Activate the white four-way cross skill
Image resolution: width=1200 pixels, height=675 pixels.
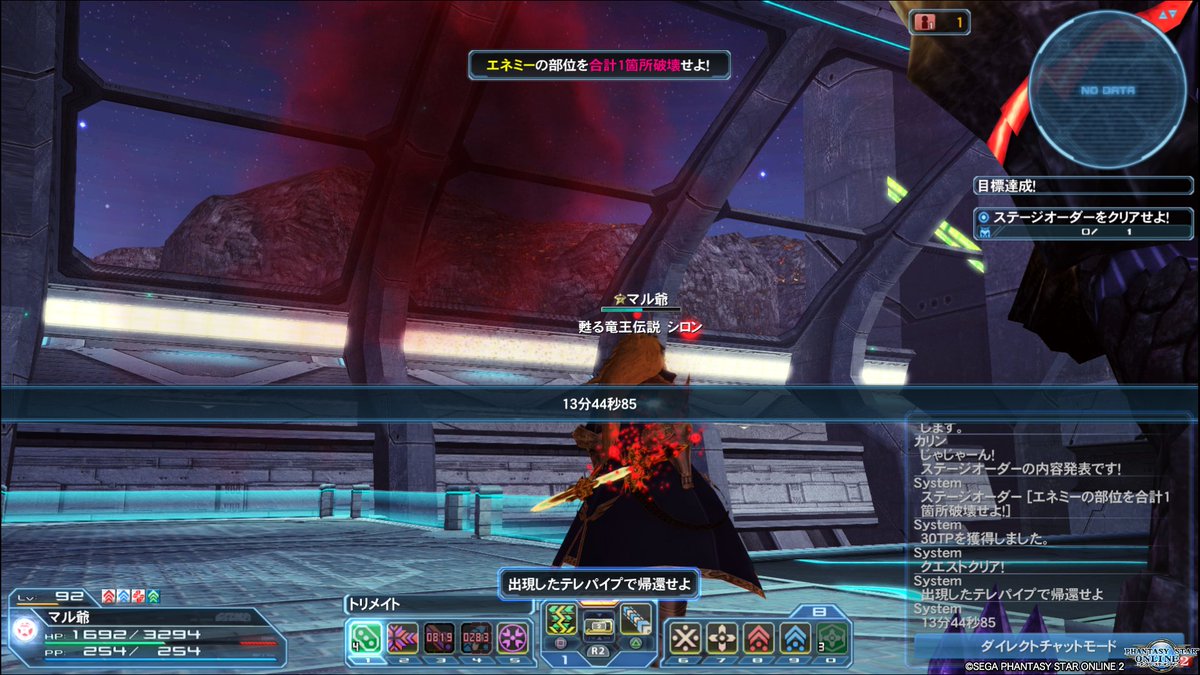tap(722, 637)
